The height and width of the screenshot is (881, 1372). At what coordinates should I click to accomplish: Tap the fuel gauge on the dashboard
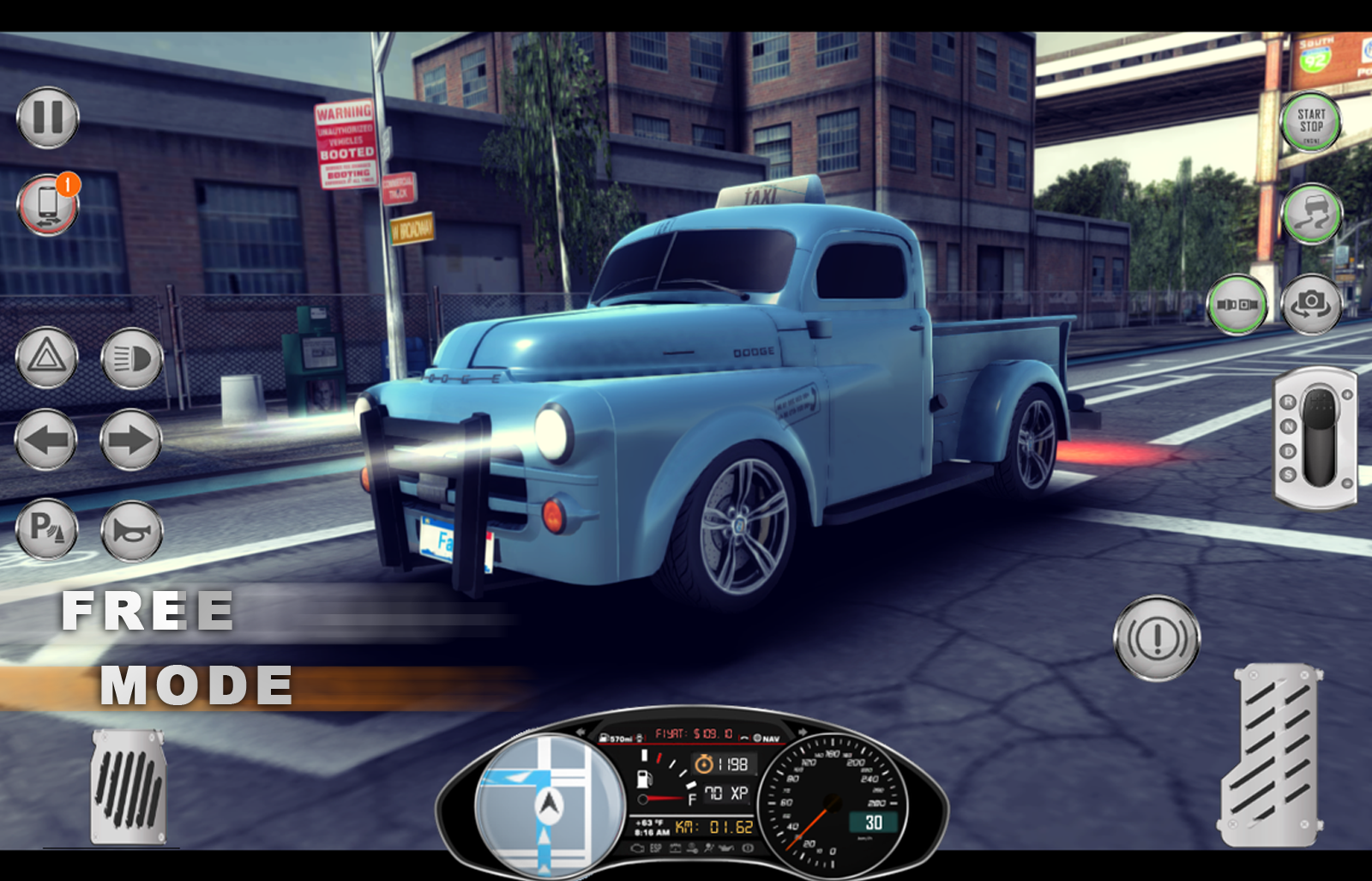coord(646,778)
